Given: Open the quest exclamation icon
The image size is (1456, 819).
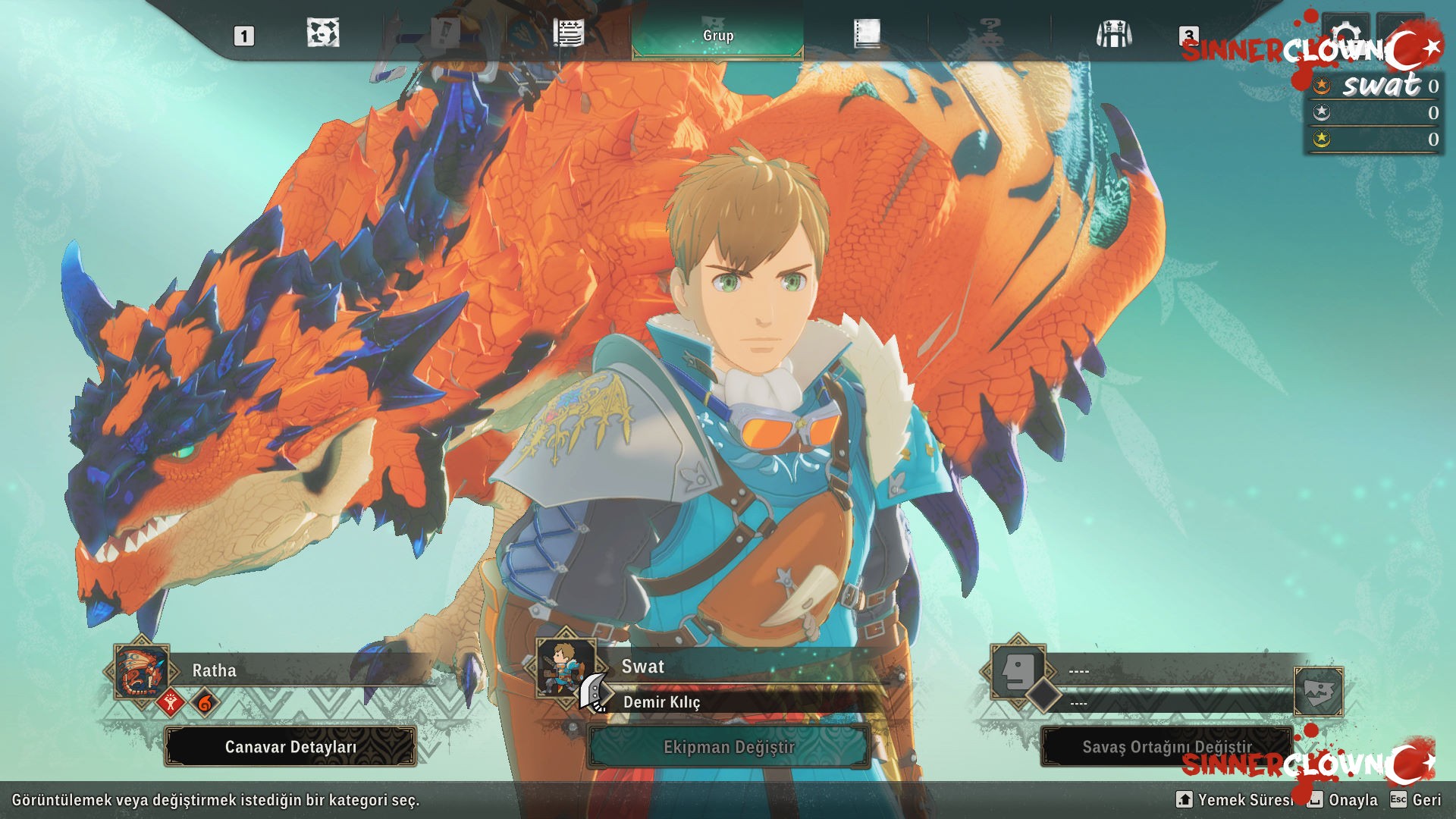Looking at the screenshot, I should point(445,33).
